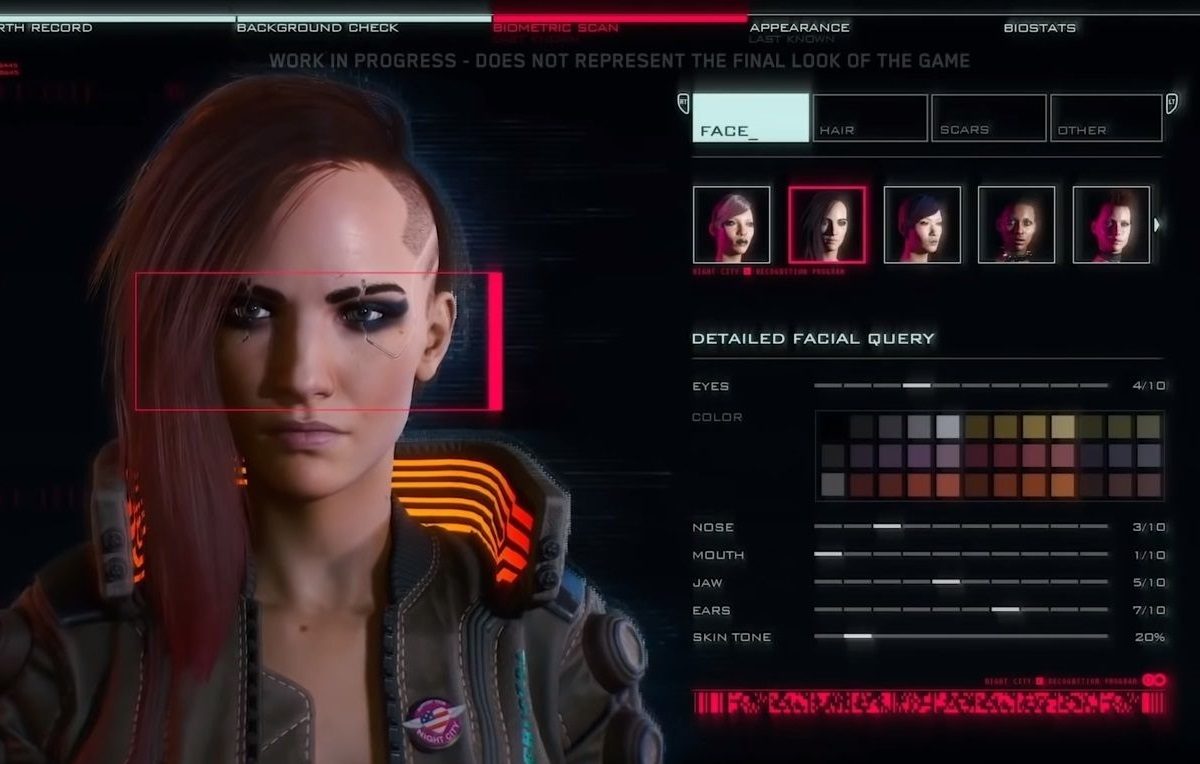The height and width of the screenshot is (764, 1200).
Task: Select the Face category tab
Action: click(750, 118)
